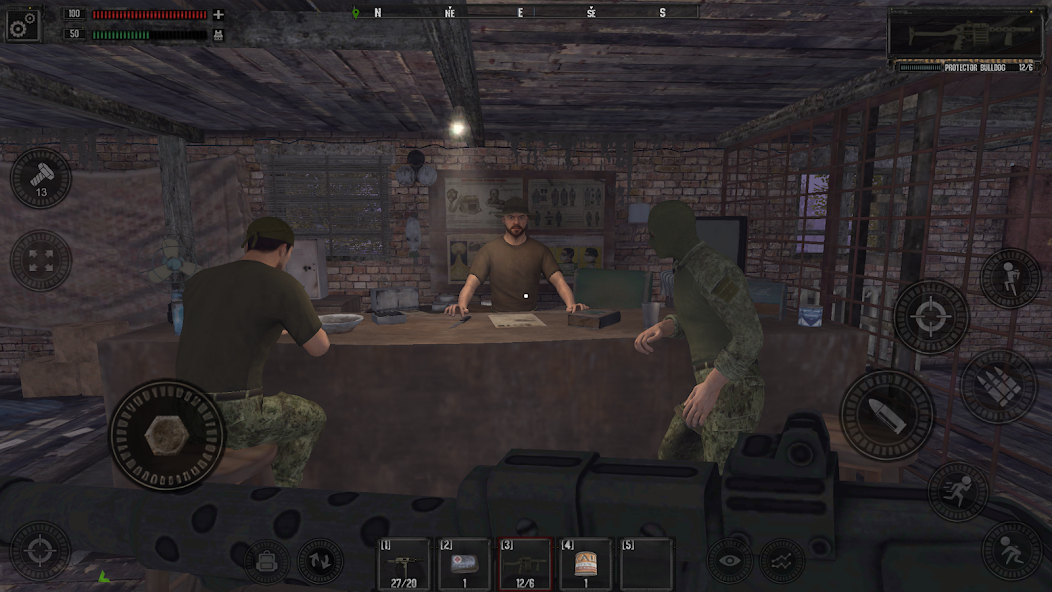Select the shotgun in slot 3

click(x=525, y=565)
